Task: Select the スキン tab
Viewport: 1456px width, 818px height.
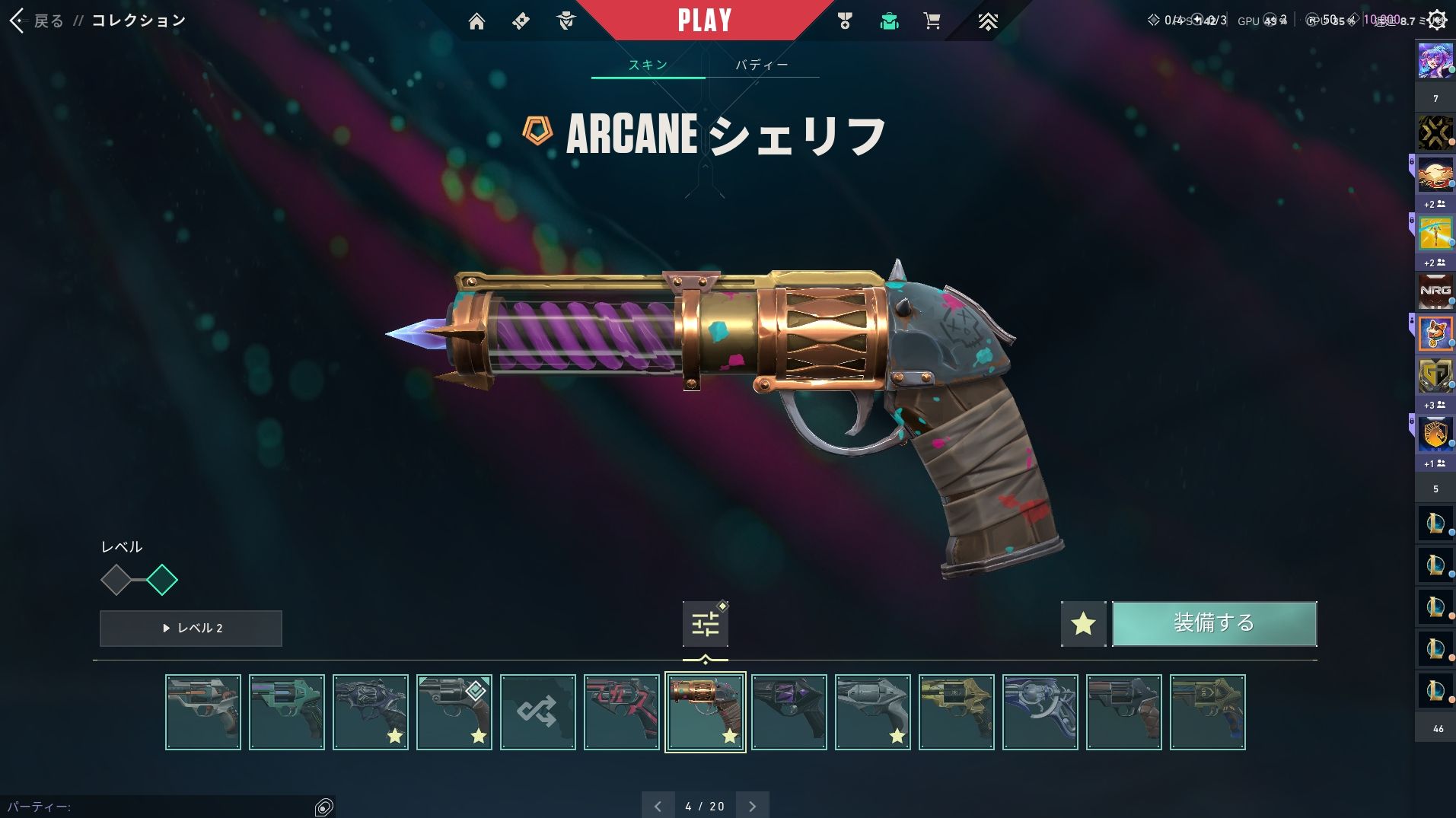Action: pyautogui.click(x=648, y=65)
